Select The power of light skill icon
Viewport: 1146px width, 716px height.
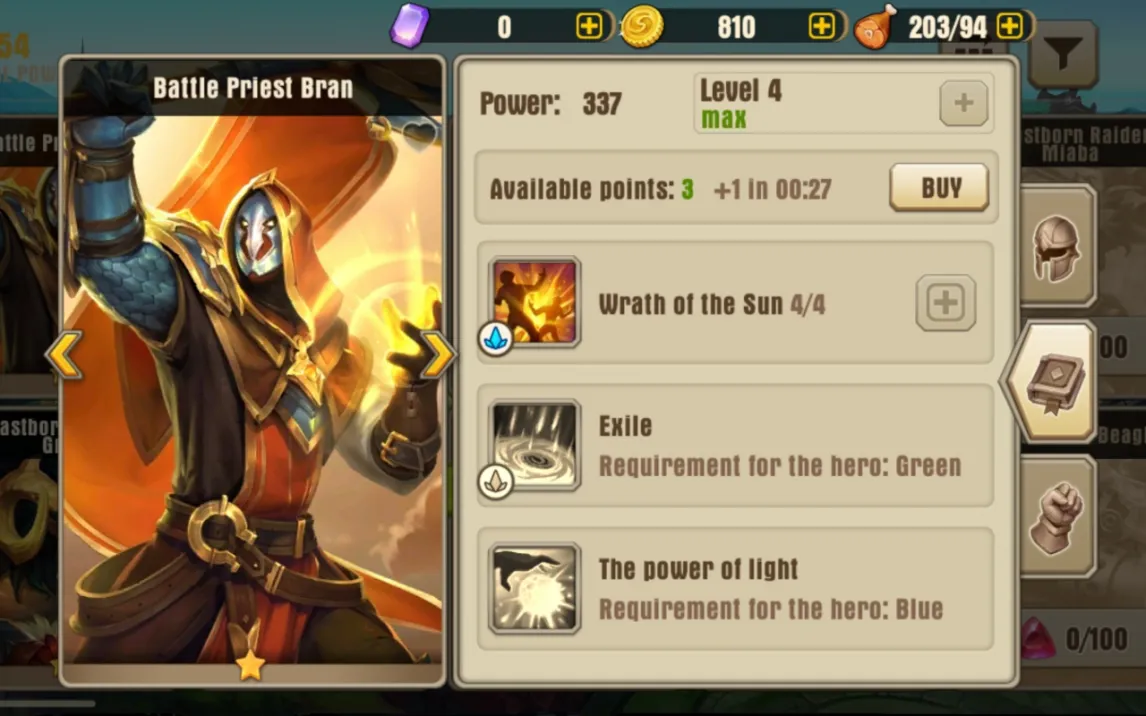tap(535, 589)
